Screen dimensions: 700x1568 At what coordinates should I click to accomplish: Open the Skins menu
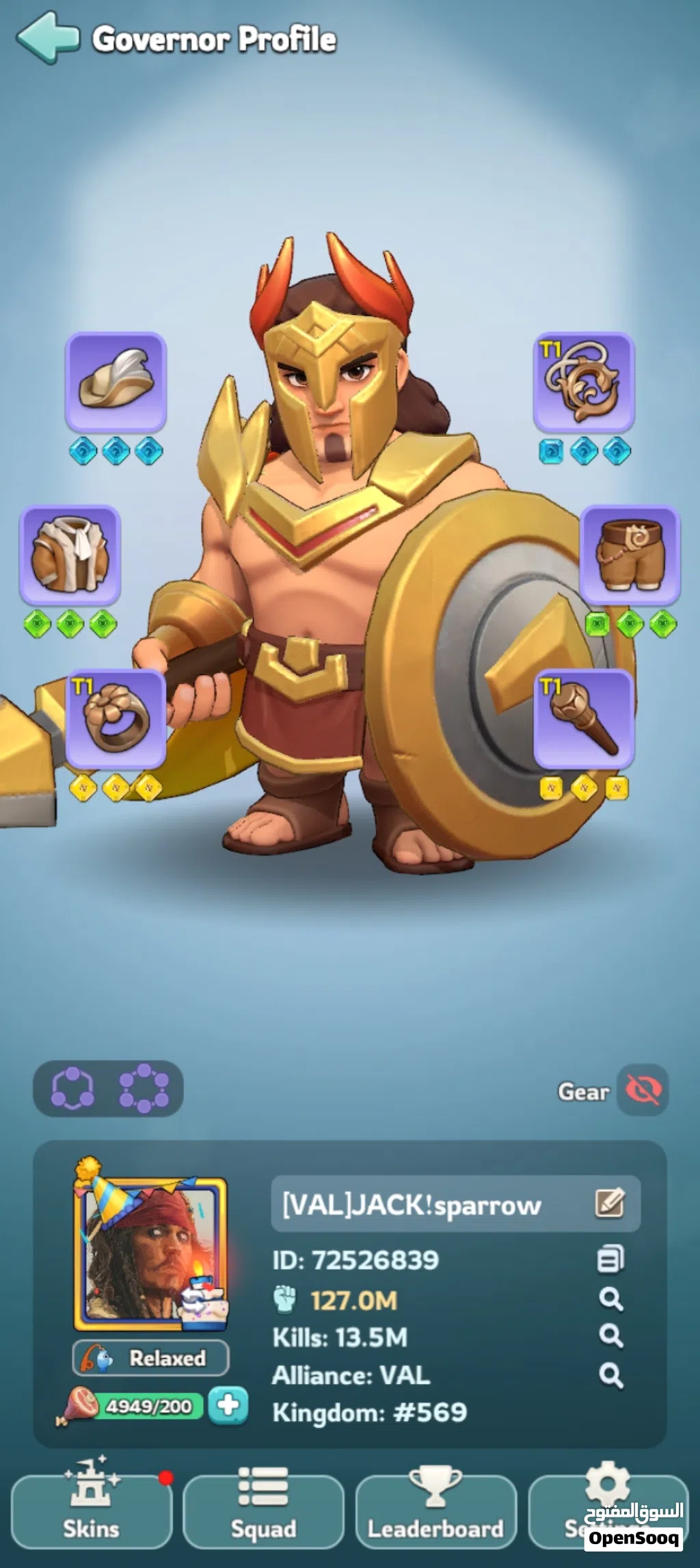coord(91,1511)
